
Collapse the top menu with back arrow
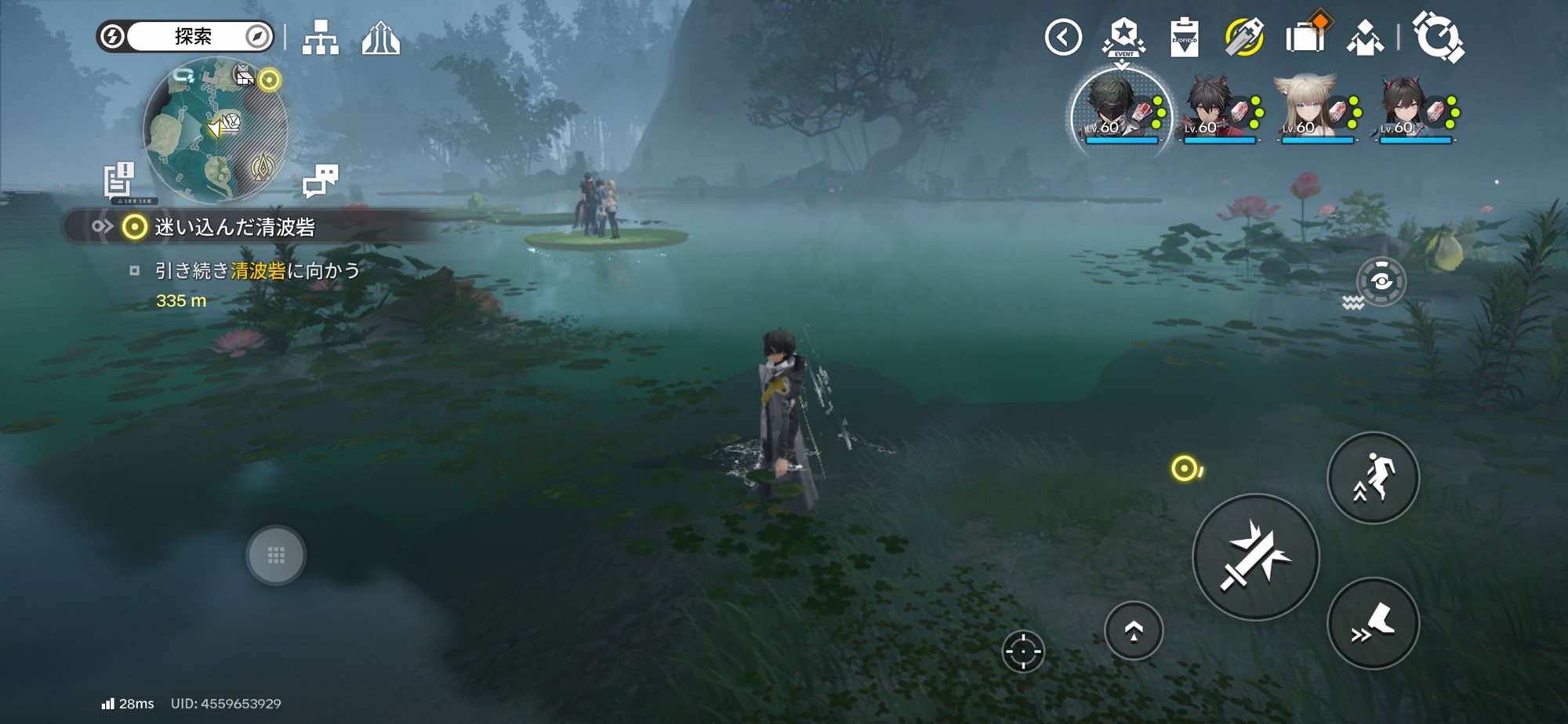pyautogui.click(x=1063, y=38)
